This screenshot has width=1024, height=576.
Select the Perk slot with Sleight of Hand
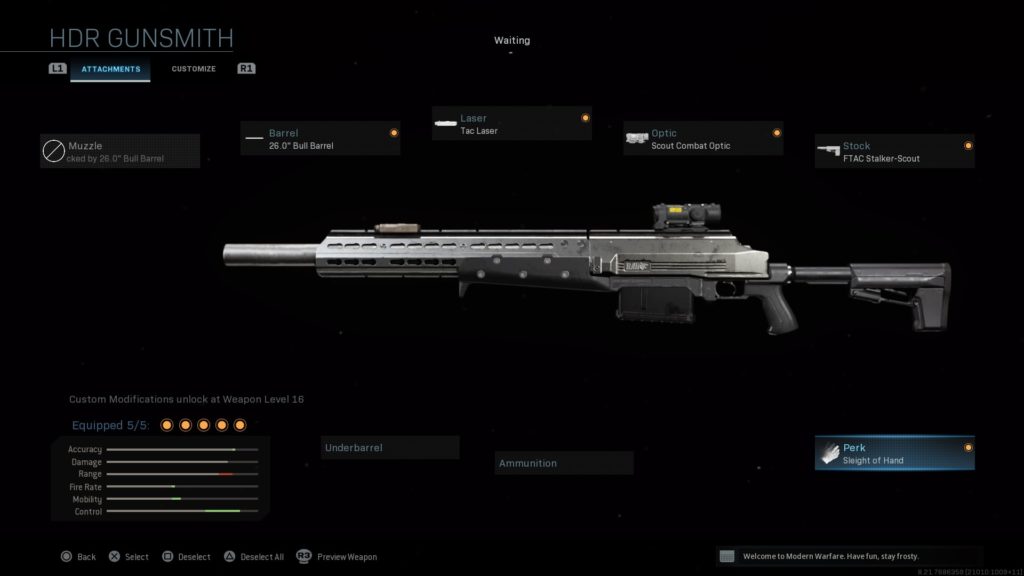pos(894,453)
